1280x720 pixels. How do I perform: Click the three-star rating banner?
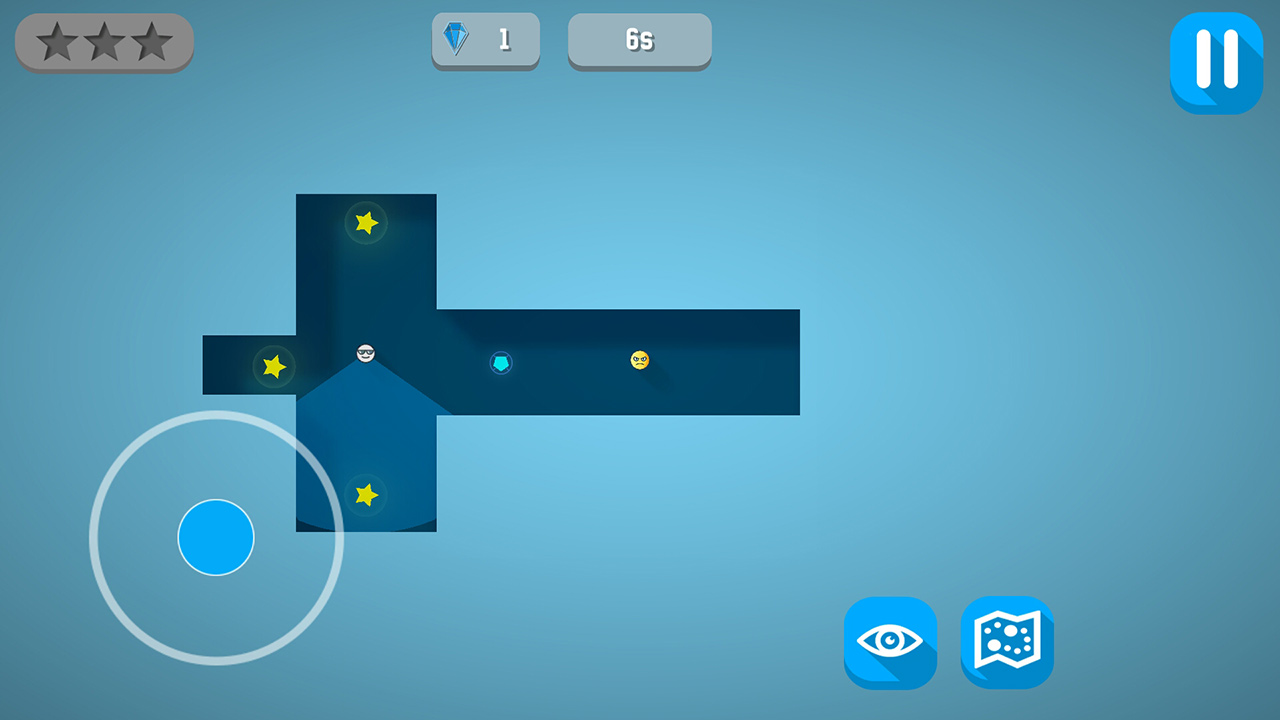click(104, 42)
